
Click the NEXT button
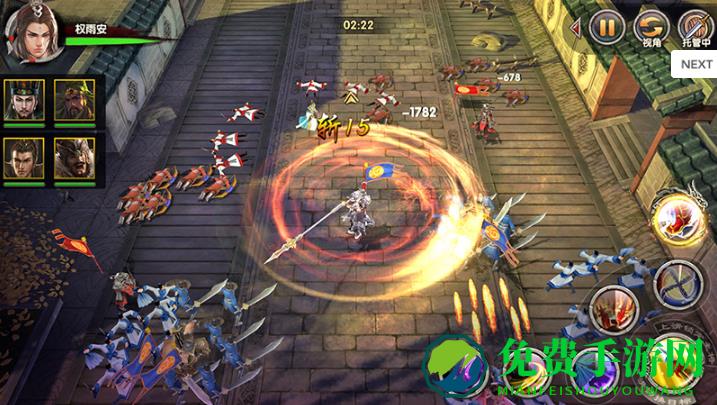pos(696,64)
